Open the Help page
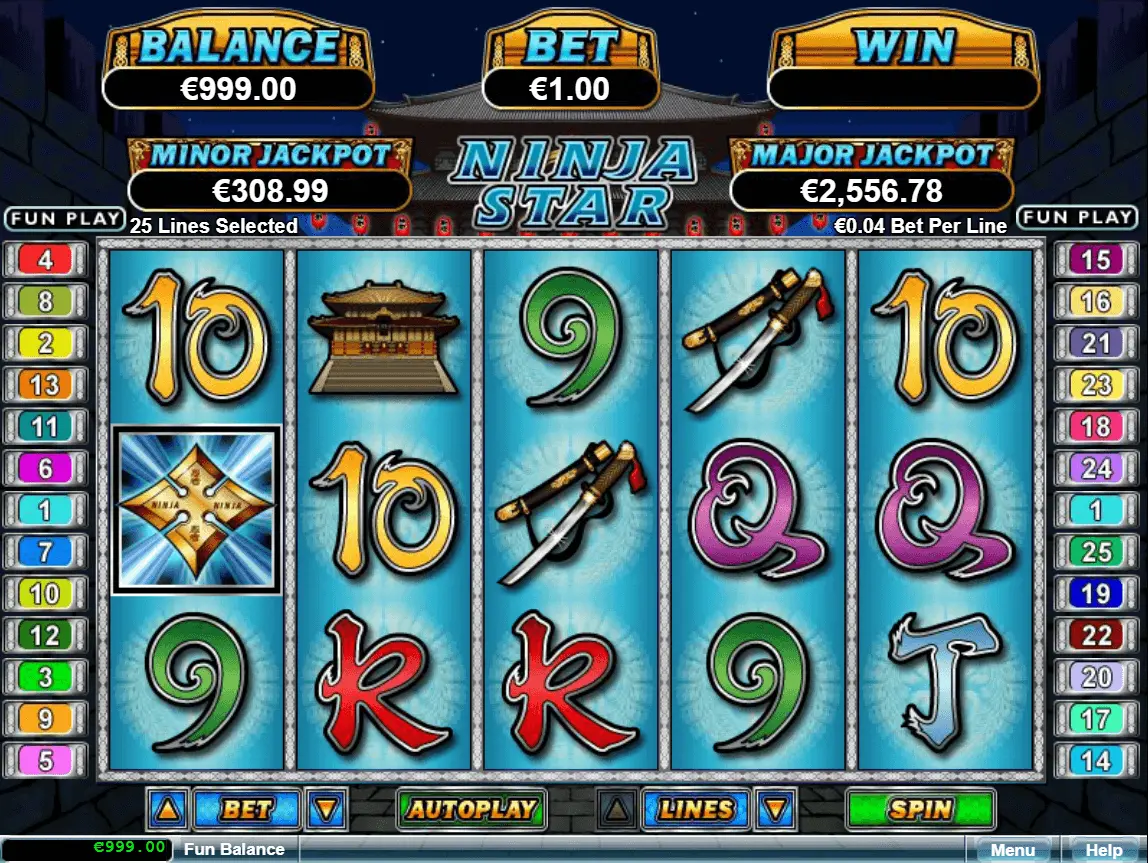This screenshot has width=1148, height=863. click(1101, 850)
